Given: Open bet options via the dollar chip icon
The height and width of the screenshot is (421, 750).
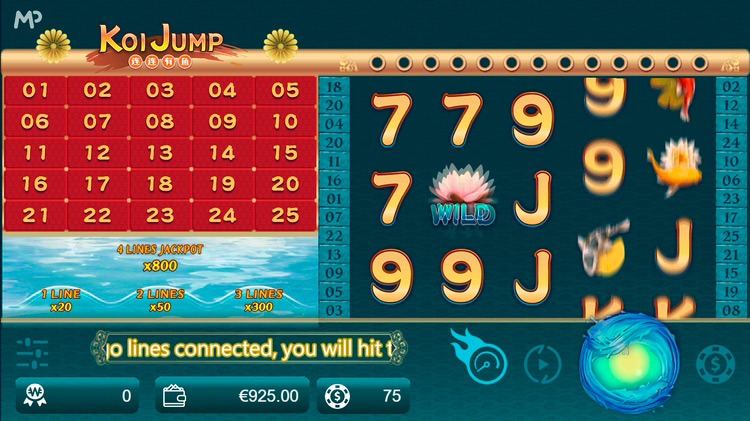Looking at the screenshot, I should (713, 362).
